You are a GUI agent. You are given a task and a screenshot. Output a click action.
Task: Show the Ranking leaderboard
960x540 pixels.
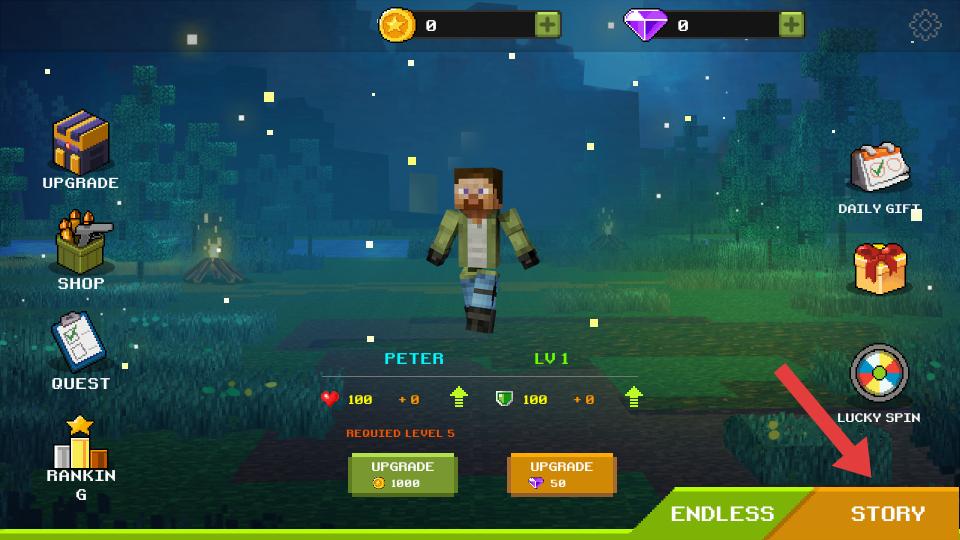pyautogui.click(x=80, y=447)
